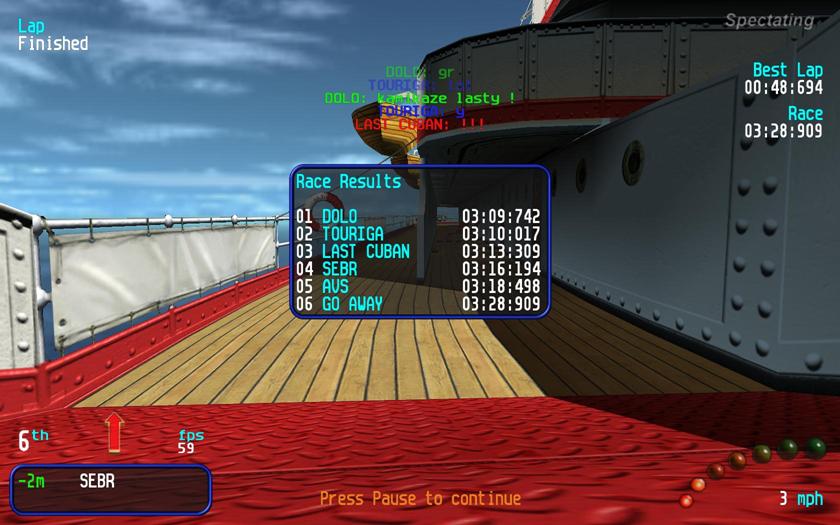Viewport: 840px width, 525px height.
Task: Select GO AWAY's sixth-place result
Action: (418, 304)
